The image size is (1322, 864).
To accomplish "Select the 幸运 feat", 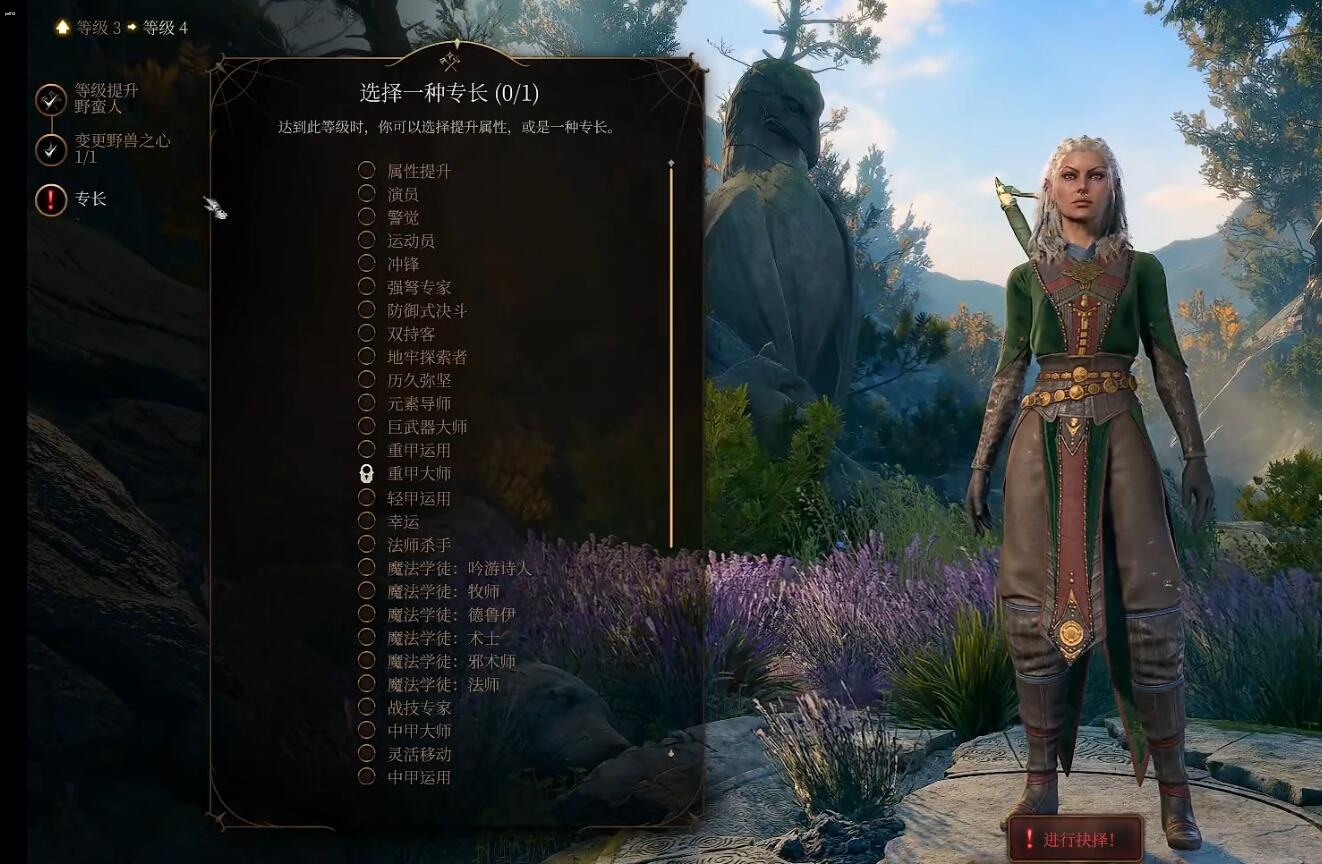I will 404,520.
